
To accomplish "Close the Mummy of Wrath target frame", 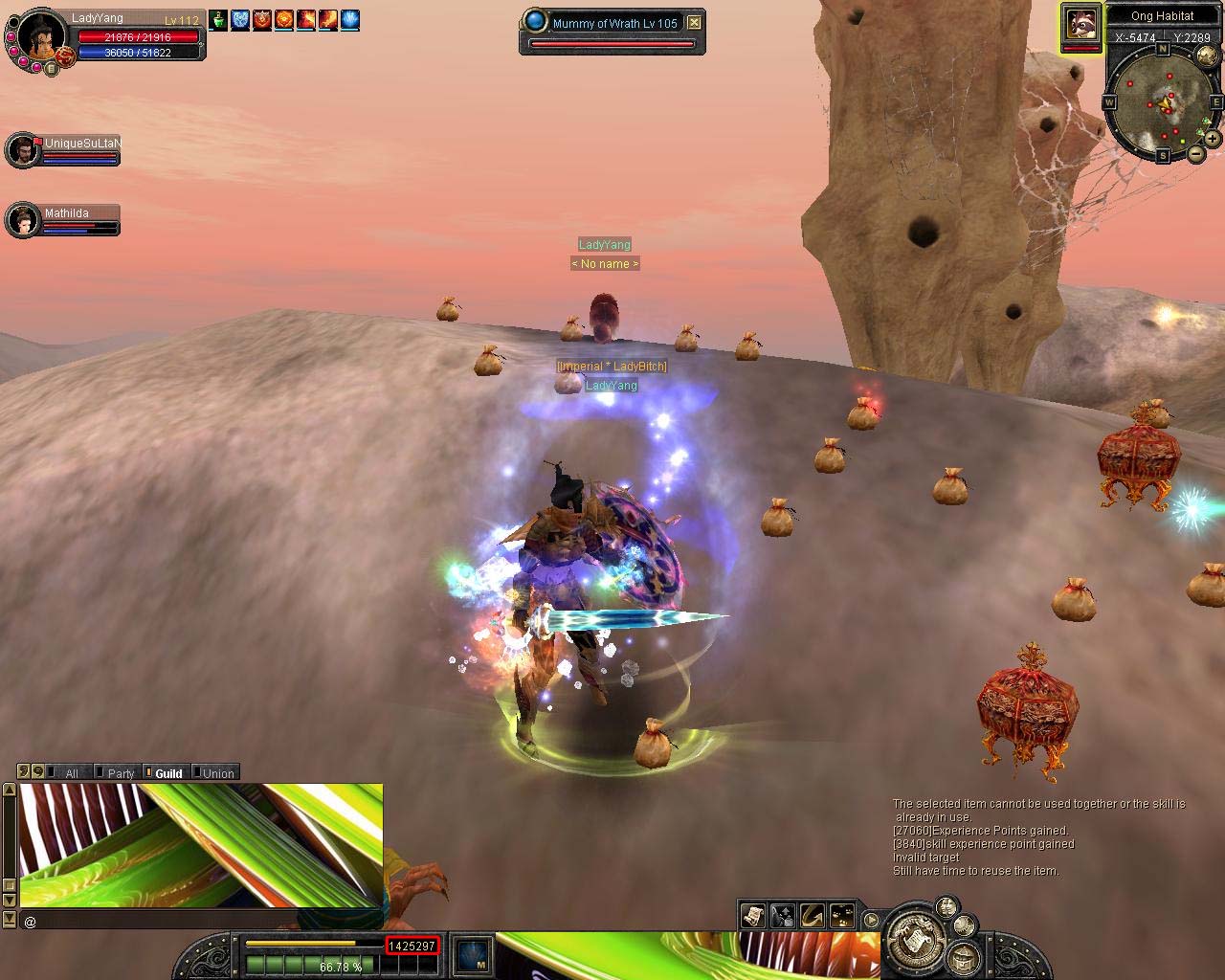I will [695, 23].
